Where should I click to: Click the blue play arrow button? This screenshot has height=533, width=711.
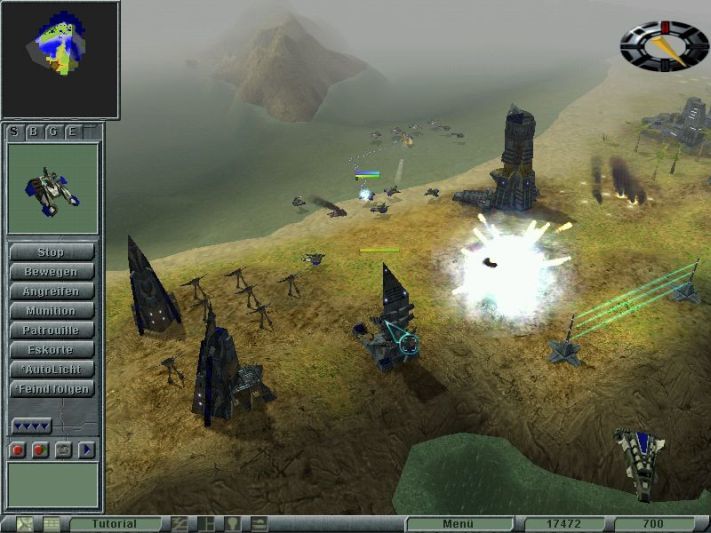[x=87, y=450]
